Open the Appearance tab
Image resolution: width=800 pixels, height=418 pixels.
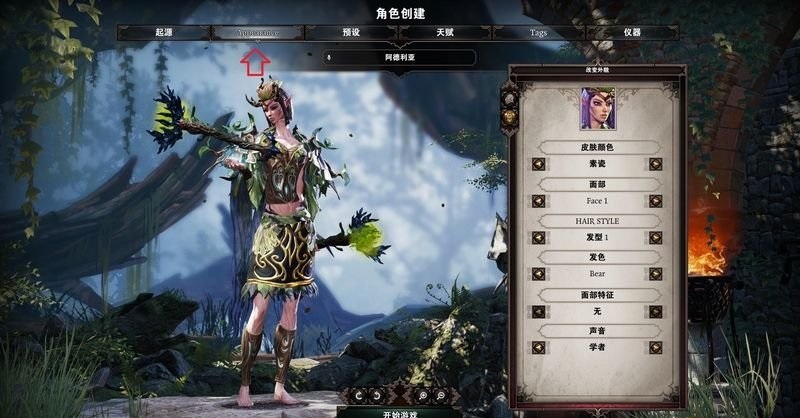pyautogui.click(x=257, y=33)
